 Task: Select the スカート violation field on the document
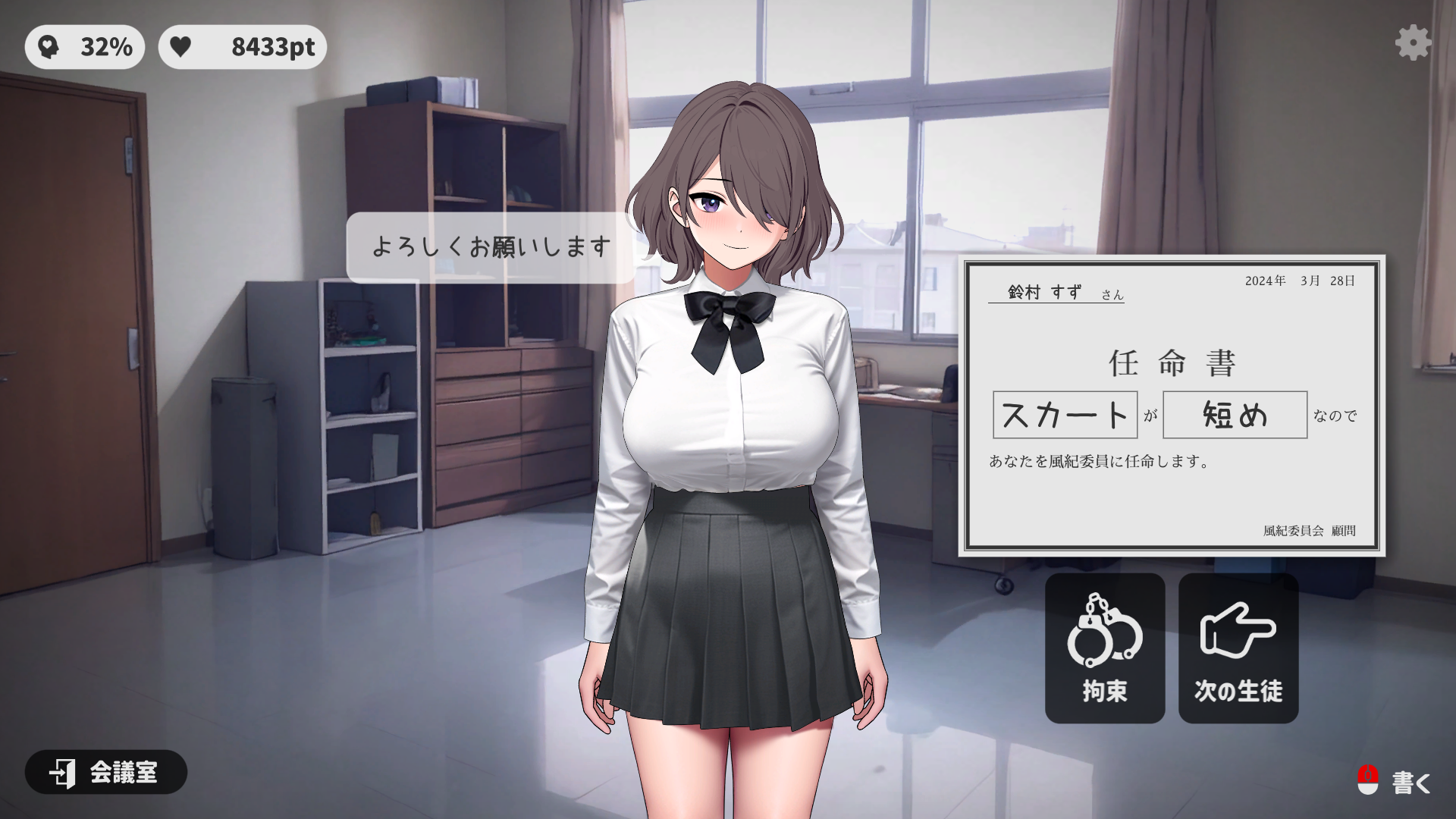tap(1065, 416)
